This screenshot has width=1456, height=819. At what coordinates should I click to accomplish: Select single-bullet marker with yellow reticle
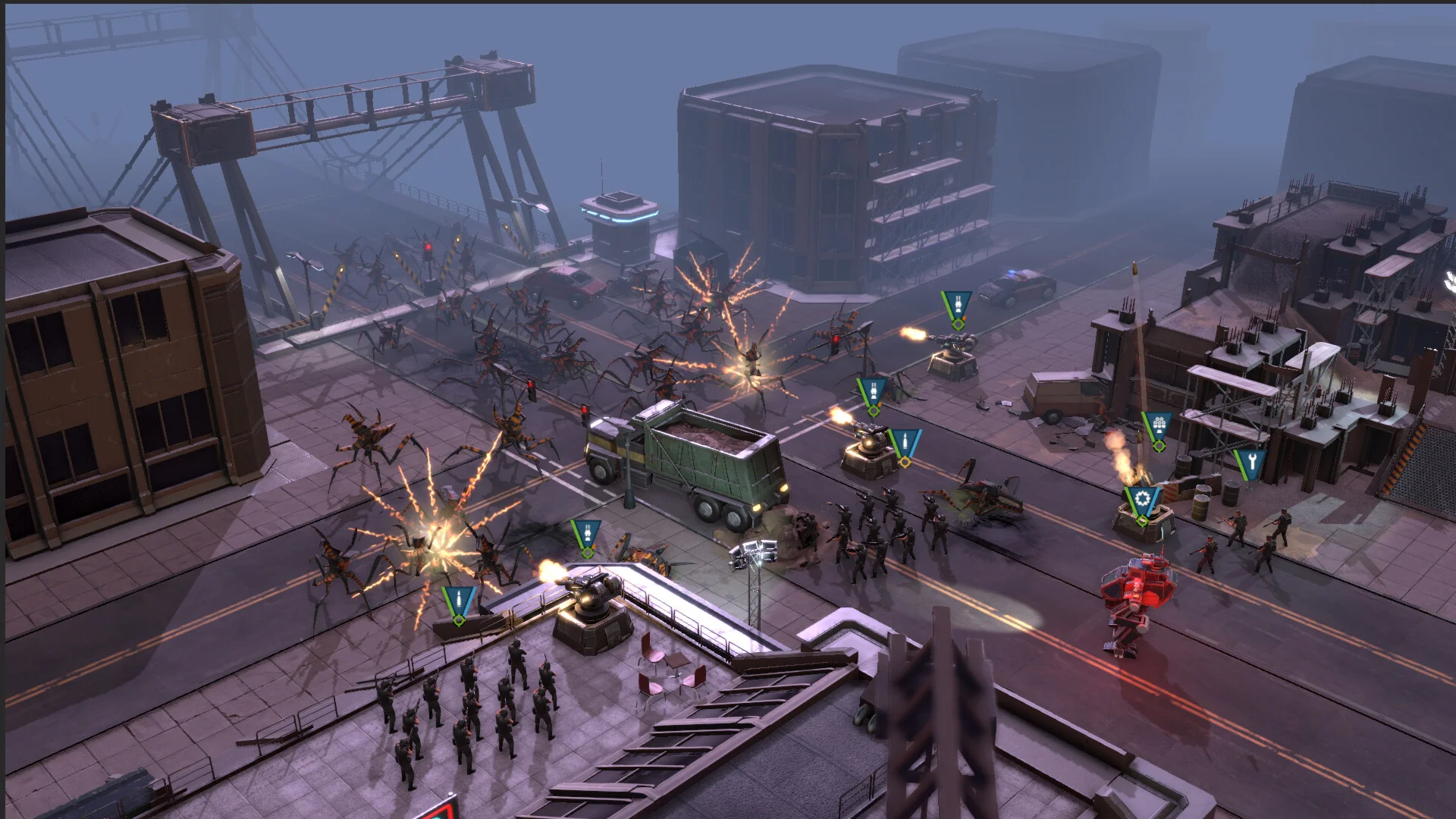[x=904, y=443]
